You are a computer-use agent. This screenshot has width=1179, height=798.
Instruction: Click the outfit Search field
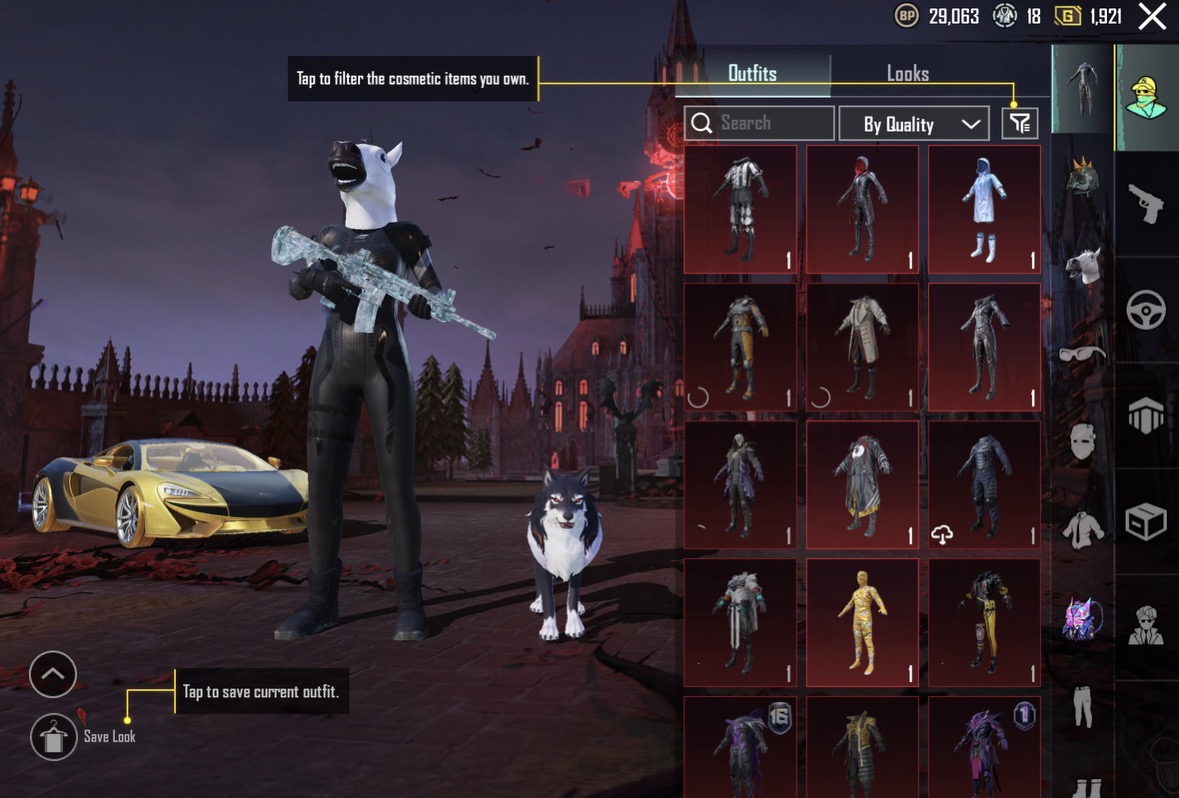click(x=760, y=123)
